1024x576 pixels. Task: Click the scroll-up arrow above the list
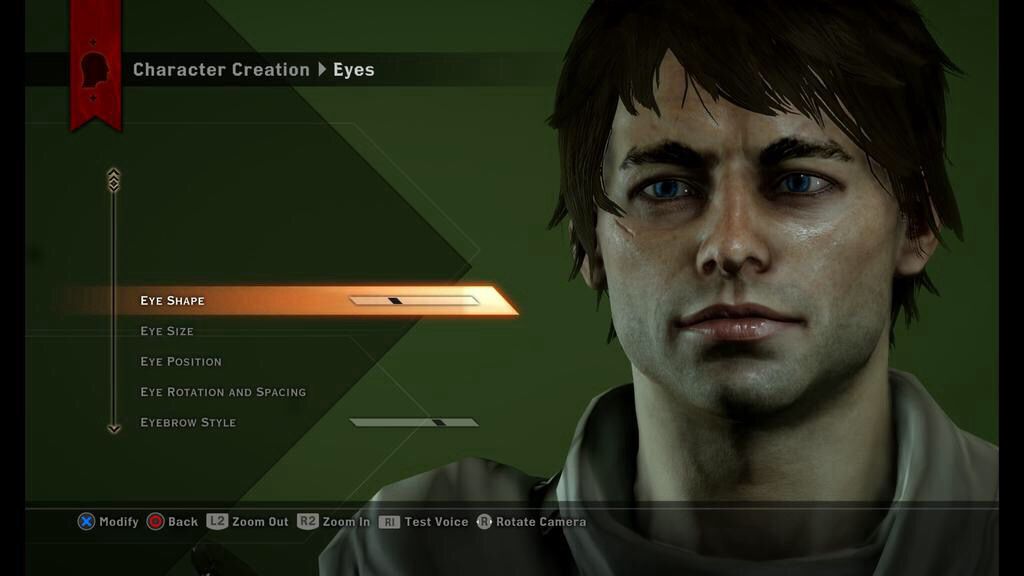click(x=113, y=179)
